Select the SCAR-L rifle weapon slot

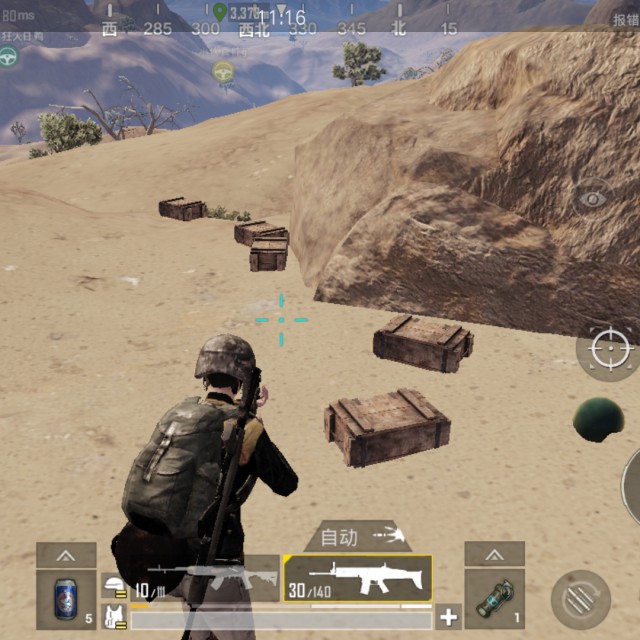358,579
